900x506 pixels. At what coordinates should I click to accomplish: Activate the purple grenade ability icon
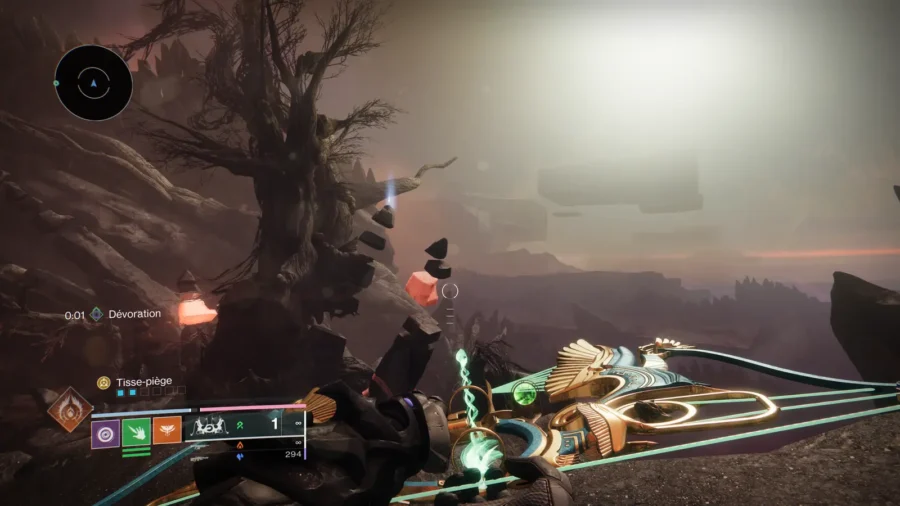pyautogui.click(x=105, y=432)
